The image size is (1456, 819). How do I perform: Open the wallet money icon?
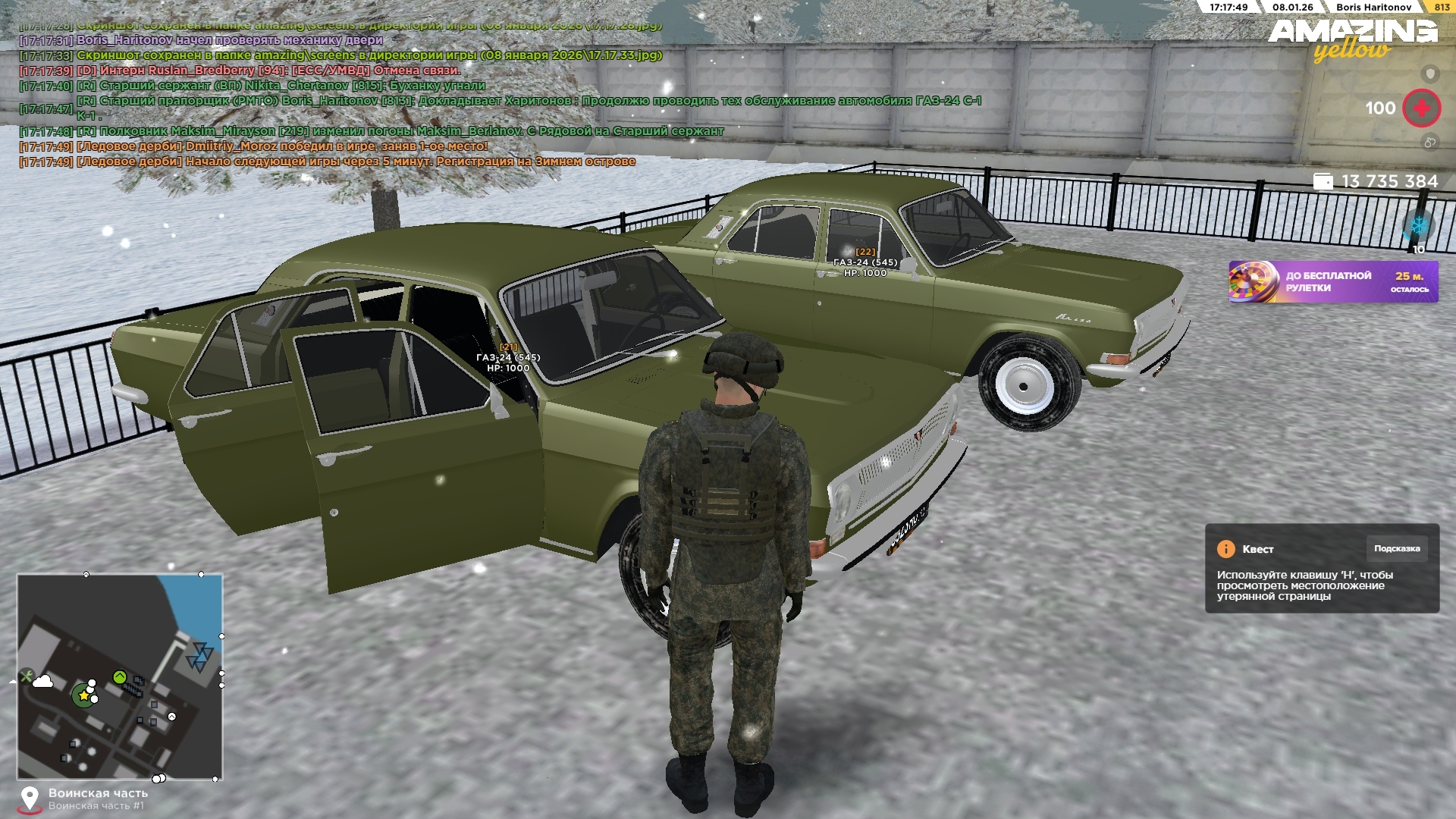click(x=1323, y=182)
